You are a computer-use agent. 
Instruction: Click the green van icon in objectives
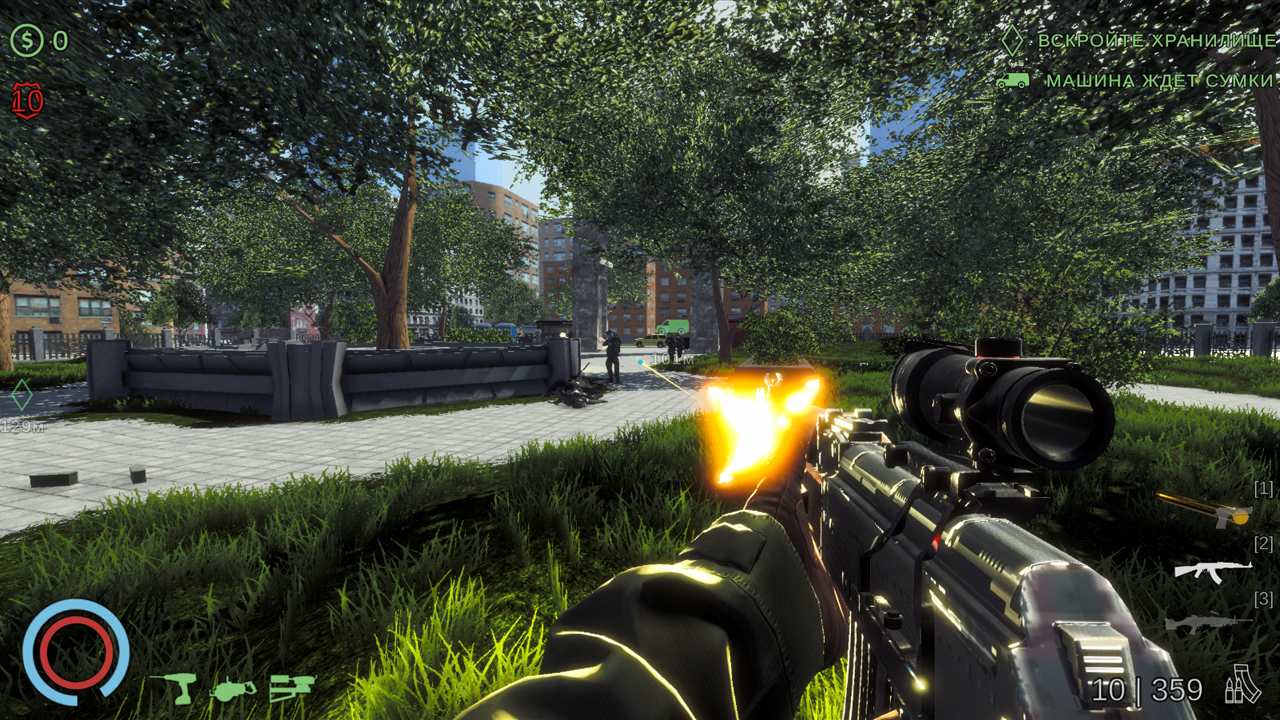[1012, 82]
